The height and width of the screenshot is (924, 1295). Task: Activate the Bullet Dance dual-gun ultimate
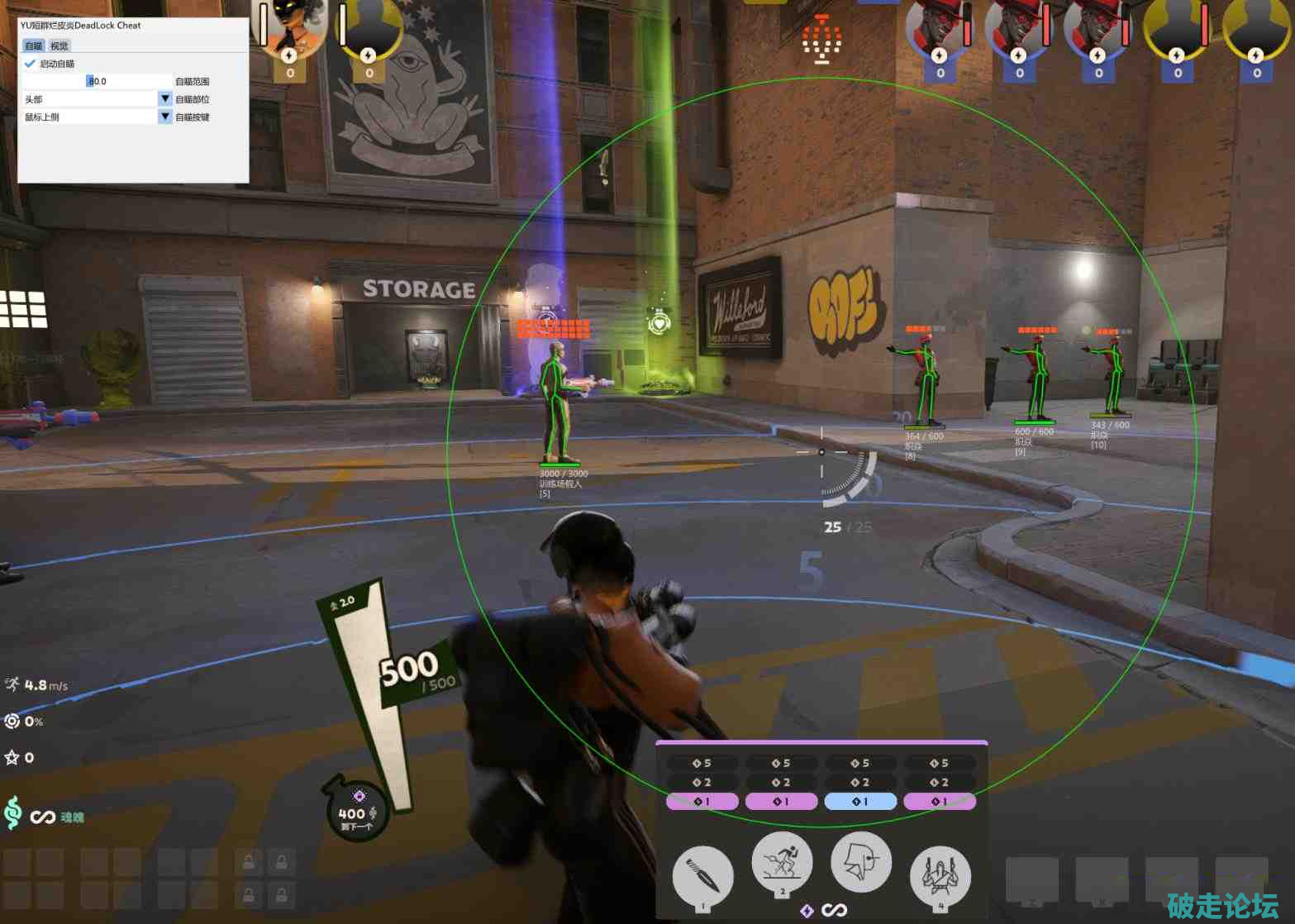point(940,874)
